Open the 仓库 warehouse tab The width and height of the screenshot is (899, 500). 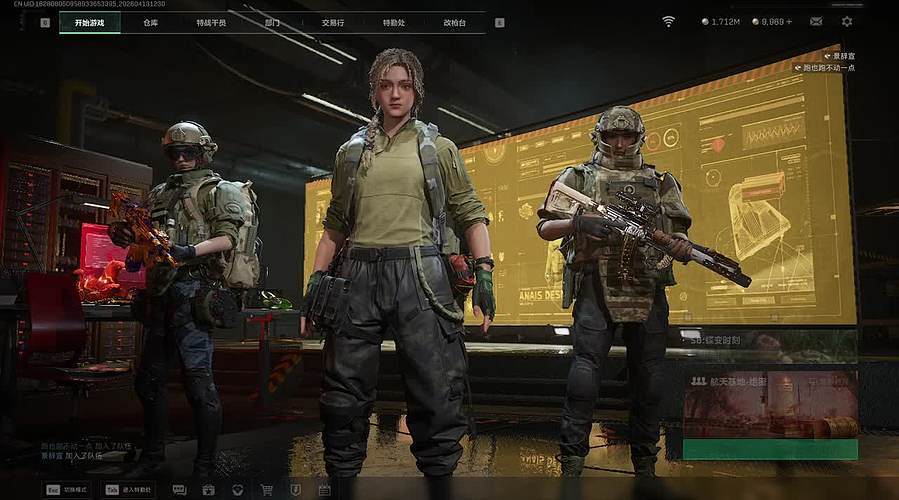coord(150,22)
